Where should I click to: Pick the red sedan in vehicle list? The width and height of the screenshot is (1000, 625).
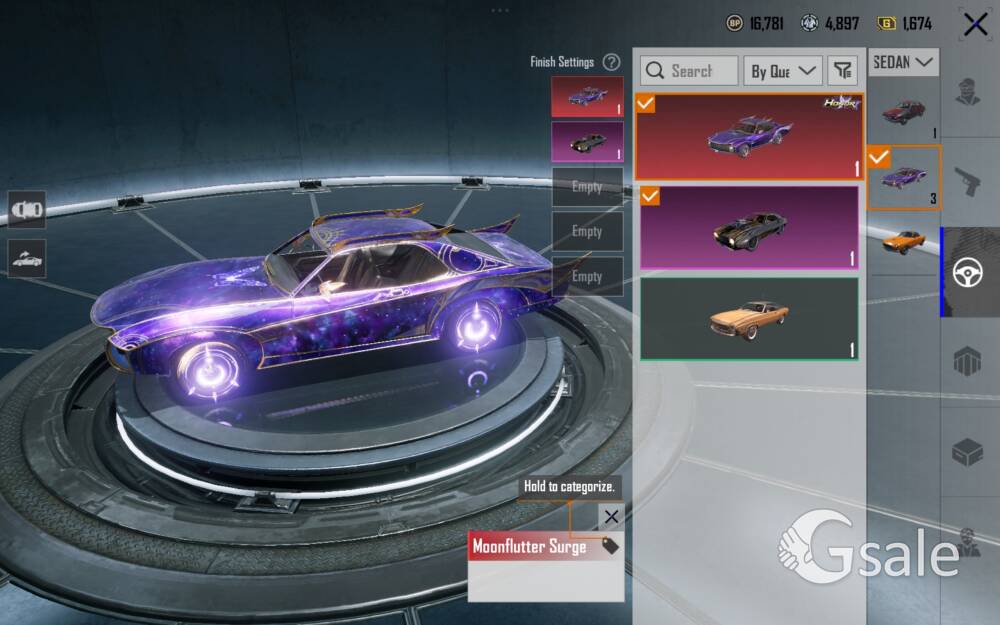tap(904, 111)
